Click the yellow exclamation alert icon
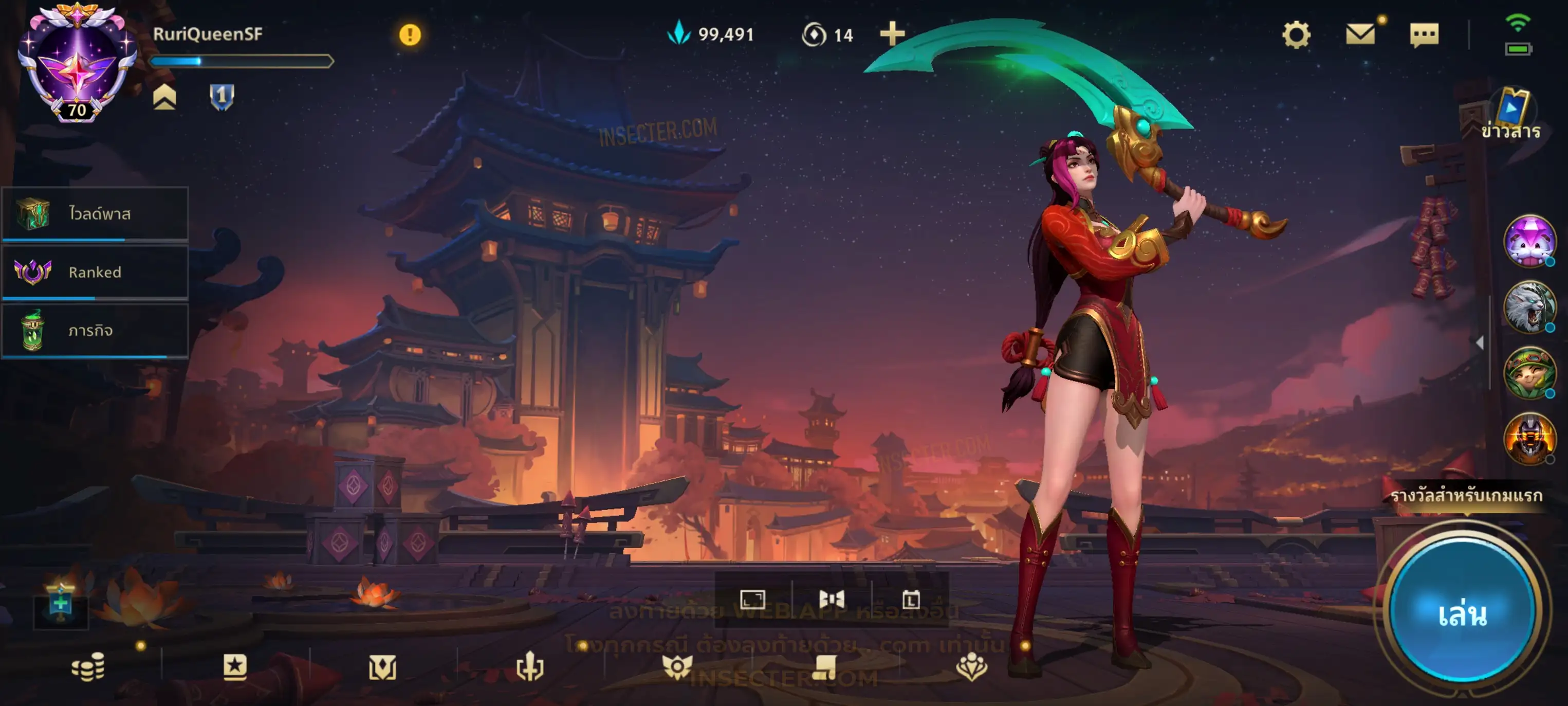1568x706 pixels. (410, 35)
